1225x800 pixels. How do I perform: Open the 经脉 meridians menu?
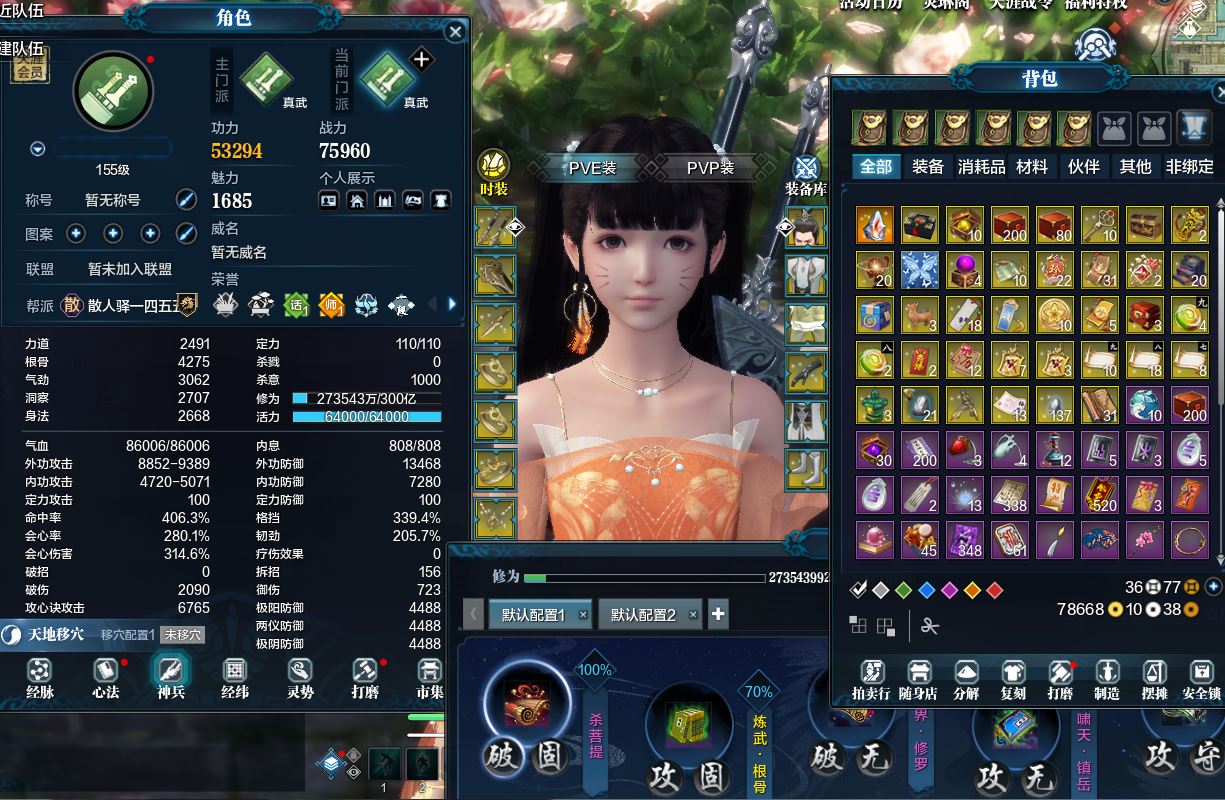click(40, 677)
